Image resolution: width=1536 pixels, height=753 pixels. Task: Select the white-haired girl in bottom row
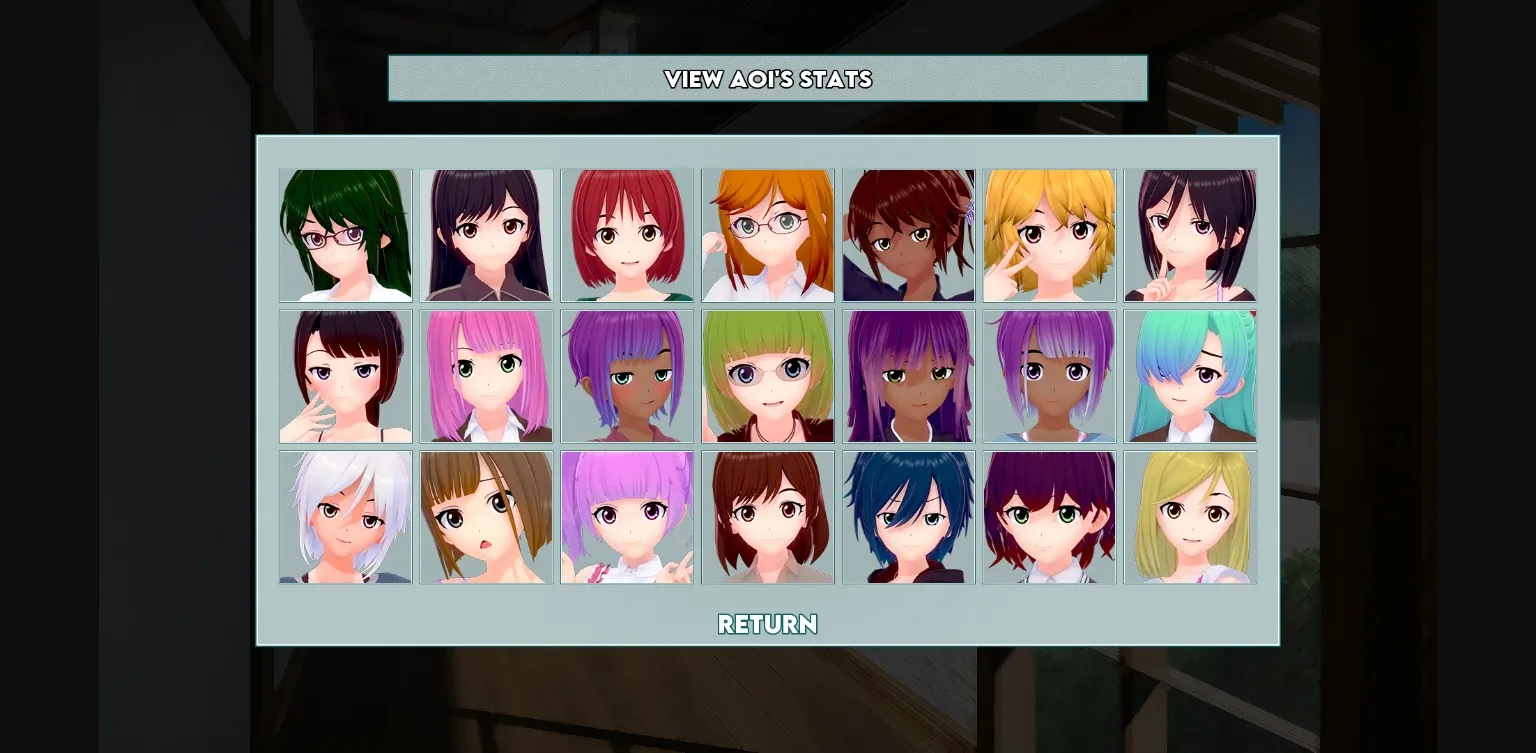pos(345,517)
